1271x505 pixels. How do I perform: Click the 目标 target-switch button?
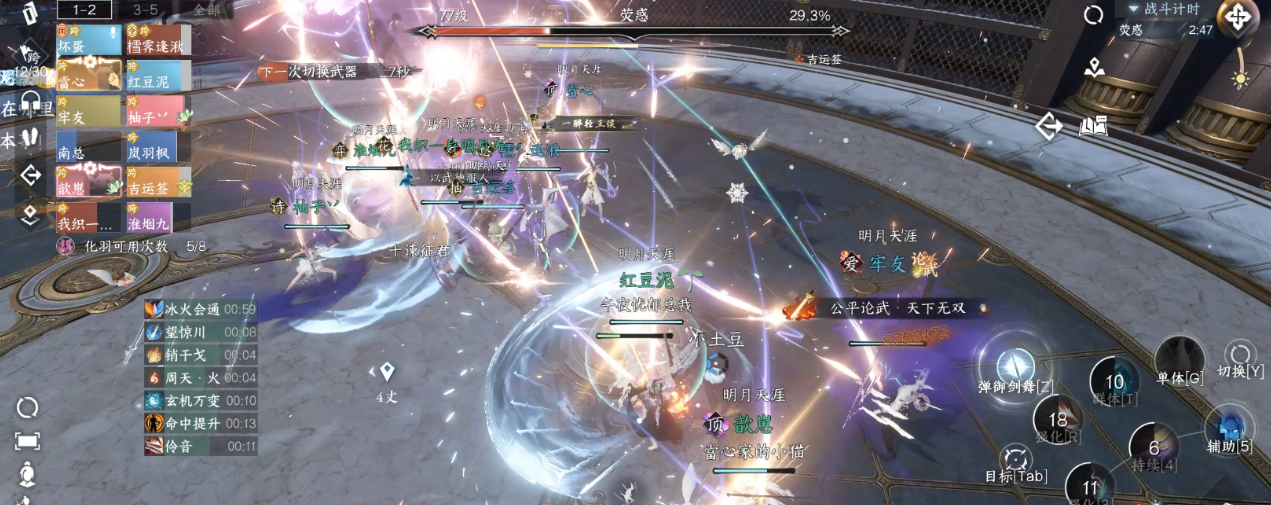(1016, 461)
